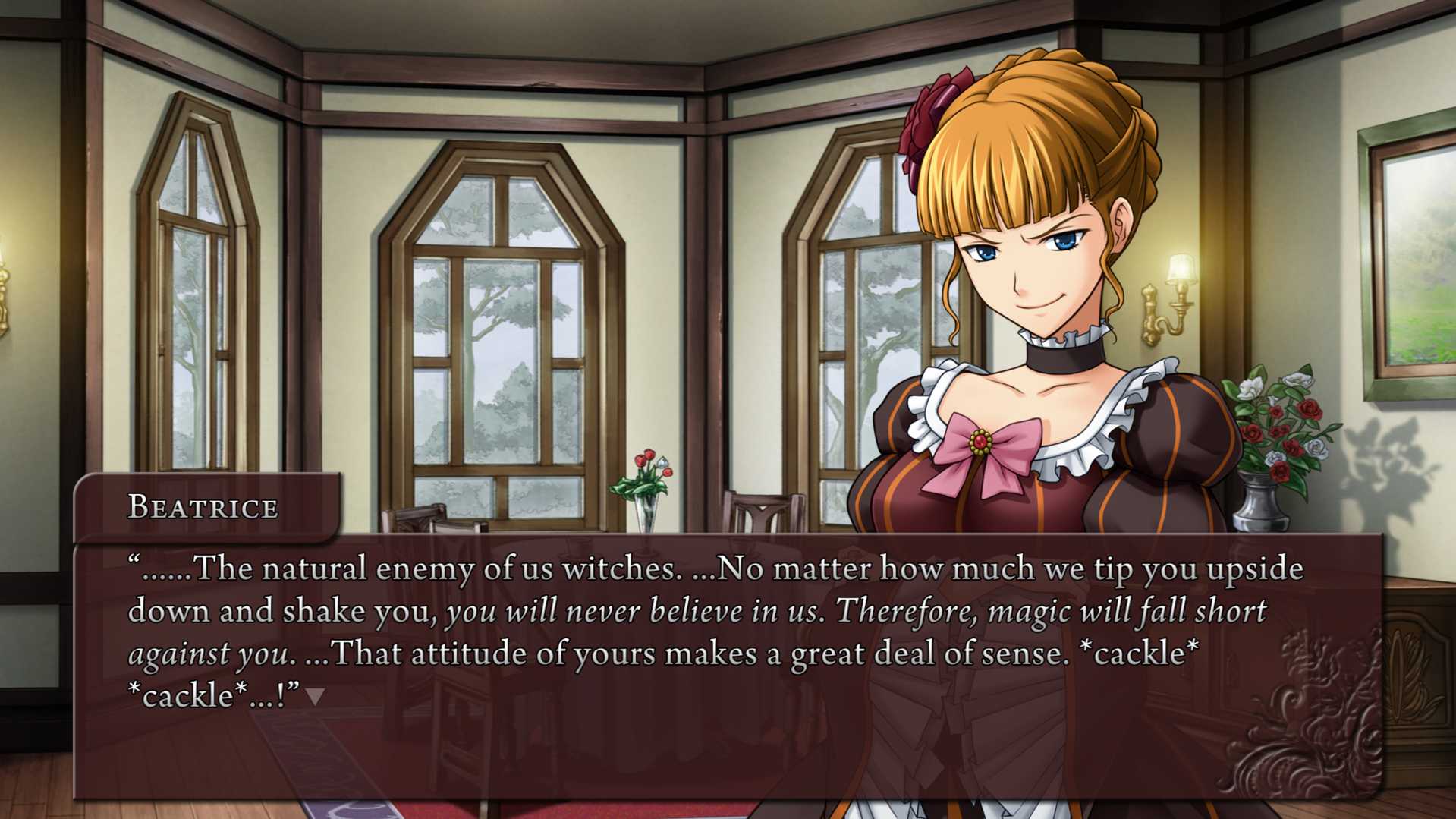Viewport: 1456px width, 819px height.
Task: Click the text advance arrow after the dialogue
Action: coord(316,696)
